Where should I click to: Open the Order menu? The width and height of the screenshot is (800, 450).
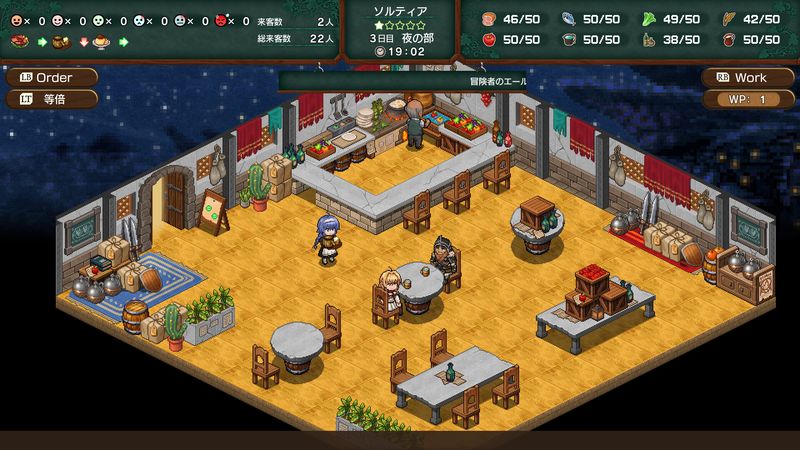(53, 78)
